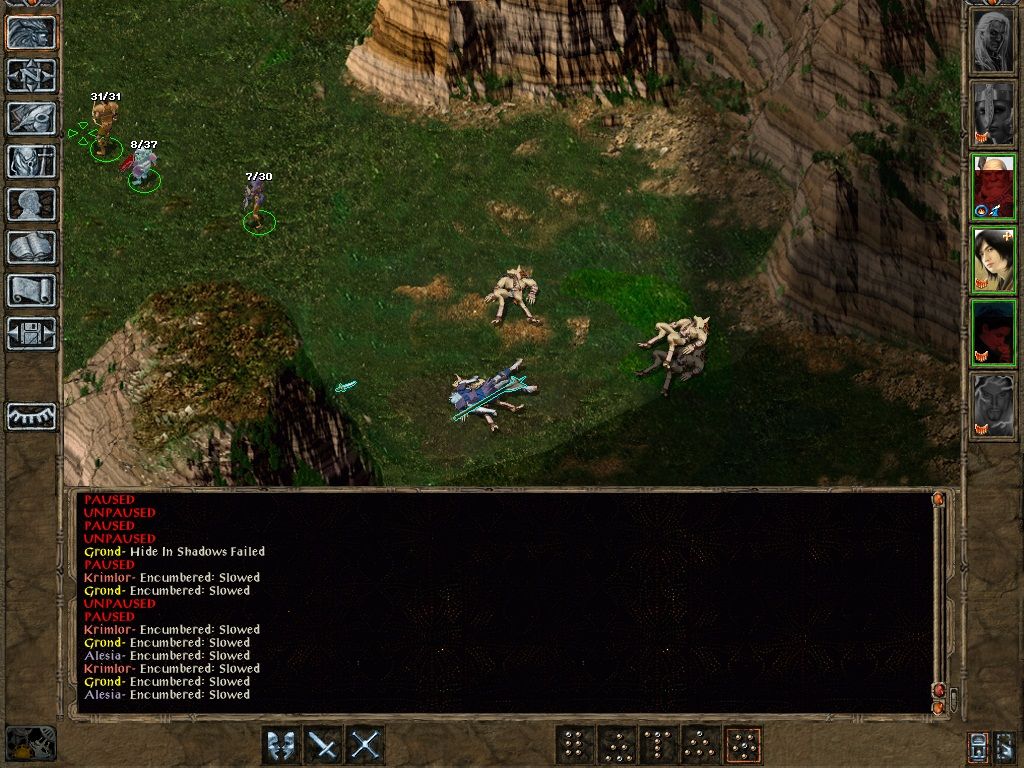Click the crossed swords action button

coord(365,745)
